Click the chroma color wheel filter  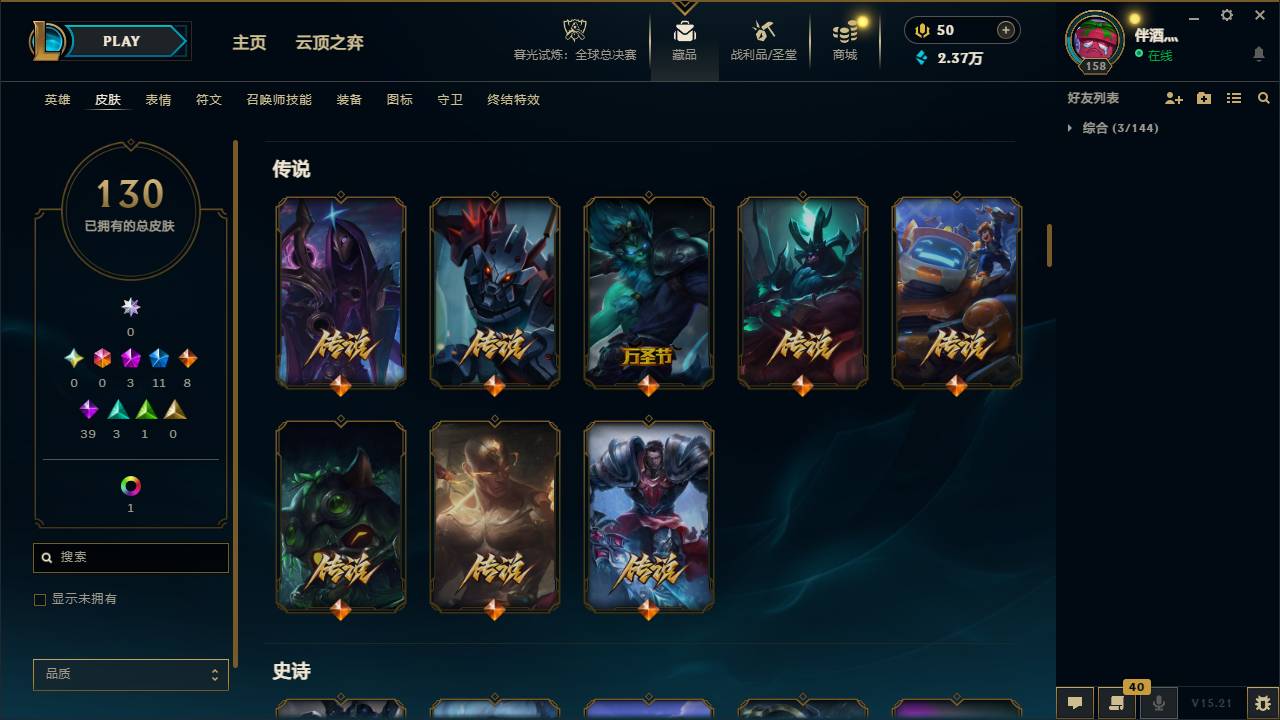(130, 487)
